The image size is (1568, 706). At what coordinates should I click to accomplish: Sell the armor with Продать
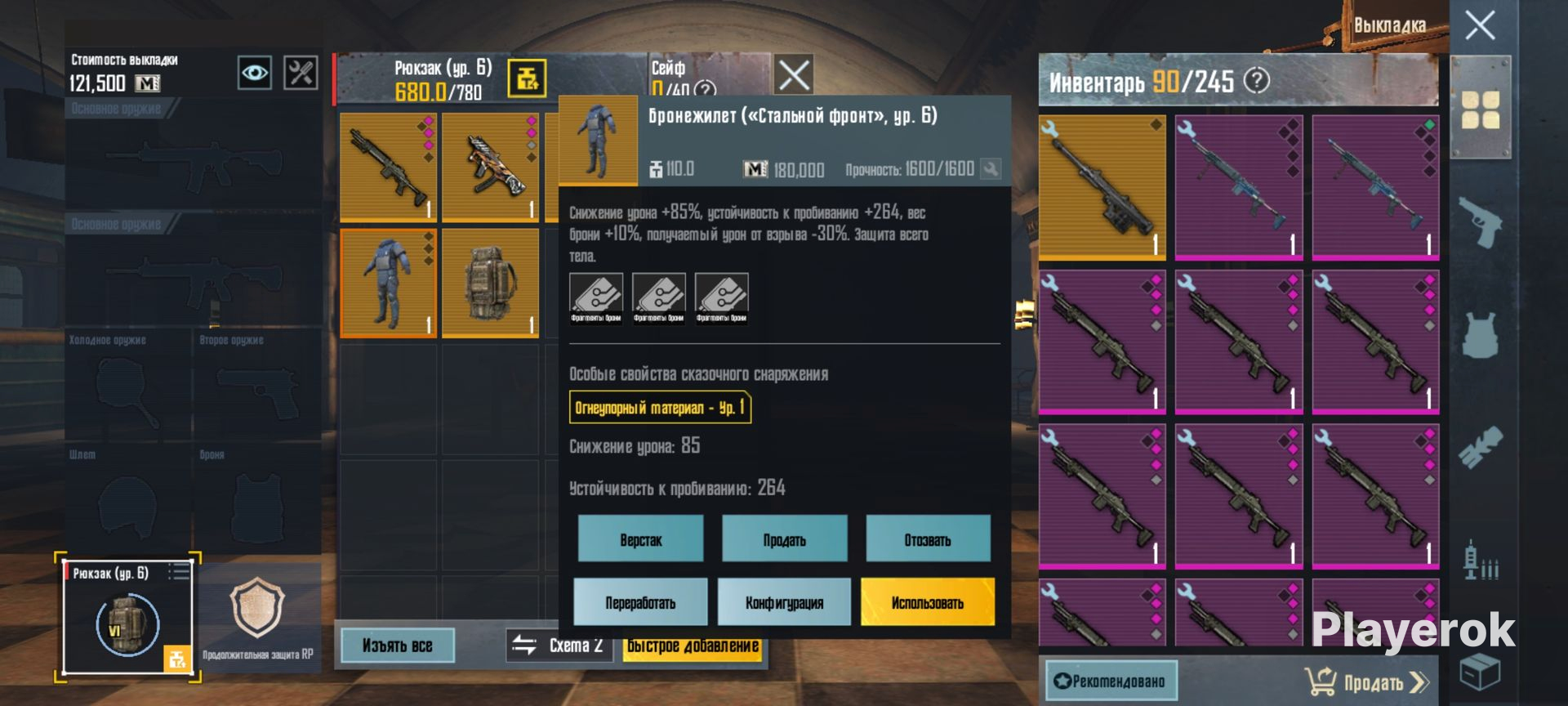[x=784, y=539]
